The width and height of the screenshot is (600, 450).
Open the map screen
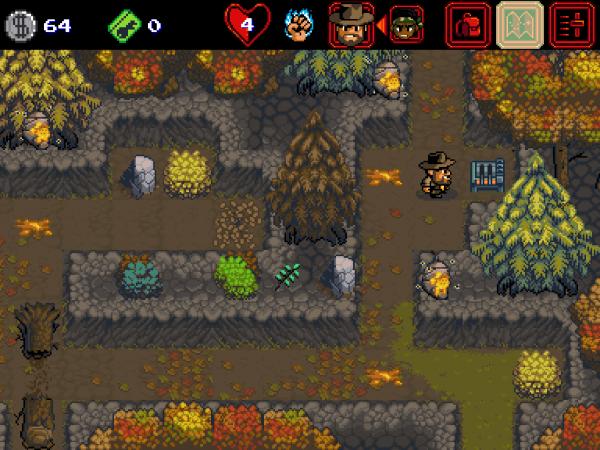pyautogui.click(x=520, y=24)
